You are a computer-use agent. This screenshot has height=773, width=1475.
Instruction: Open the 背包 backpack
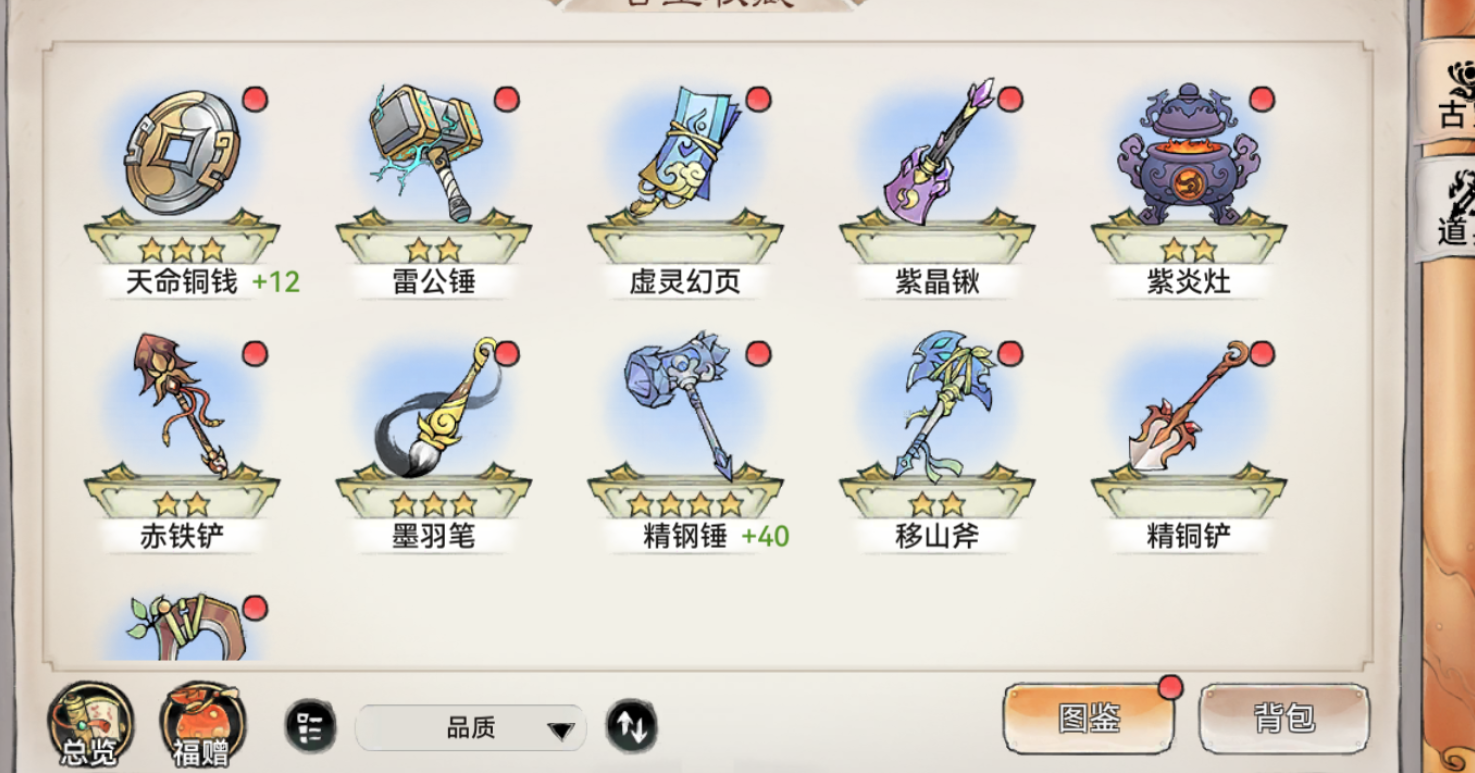[x=1286, y=715]
